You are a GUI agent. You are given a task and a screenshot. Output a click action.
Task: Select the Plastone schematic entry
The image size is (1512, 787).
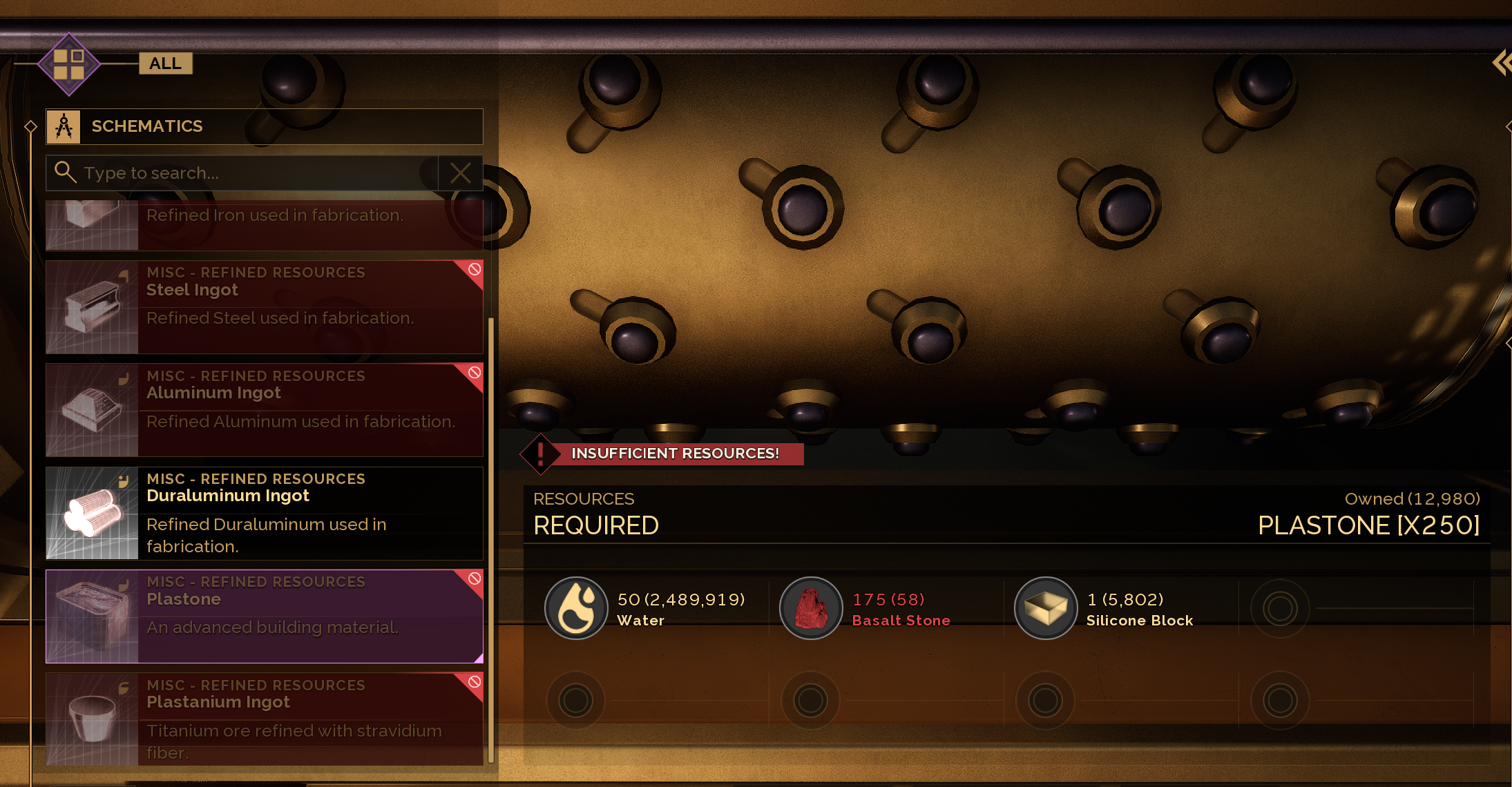(x=265, y=616)
